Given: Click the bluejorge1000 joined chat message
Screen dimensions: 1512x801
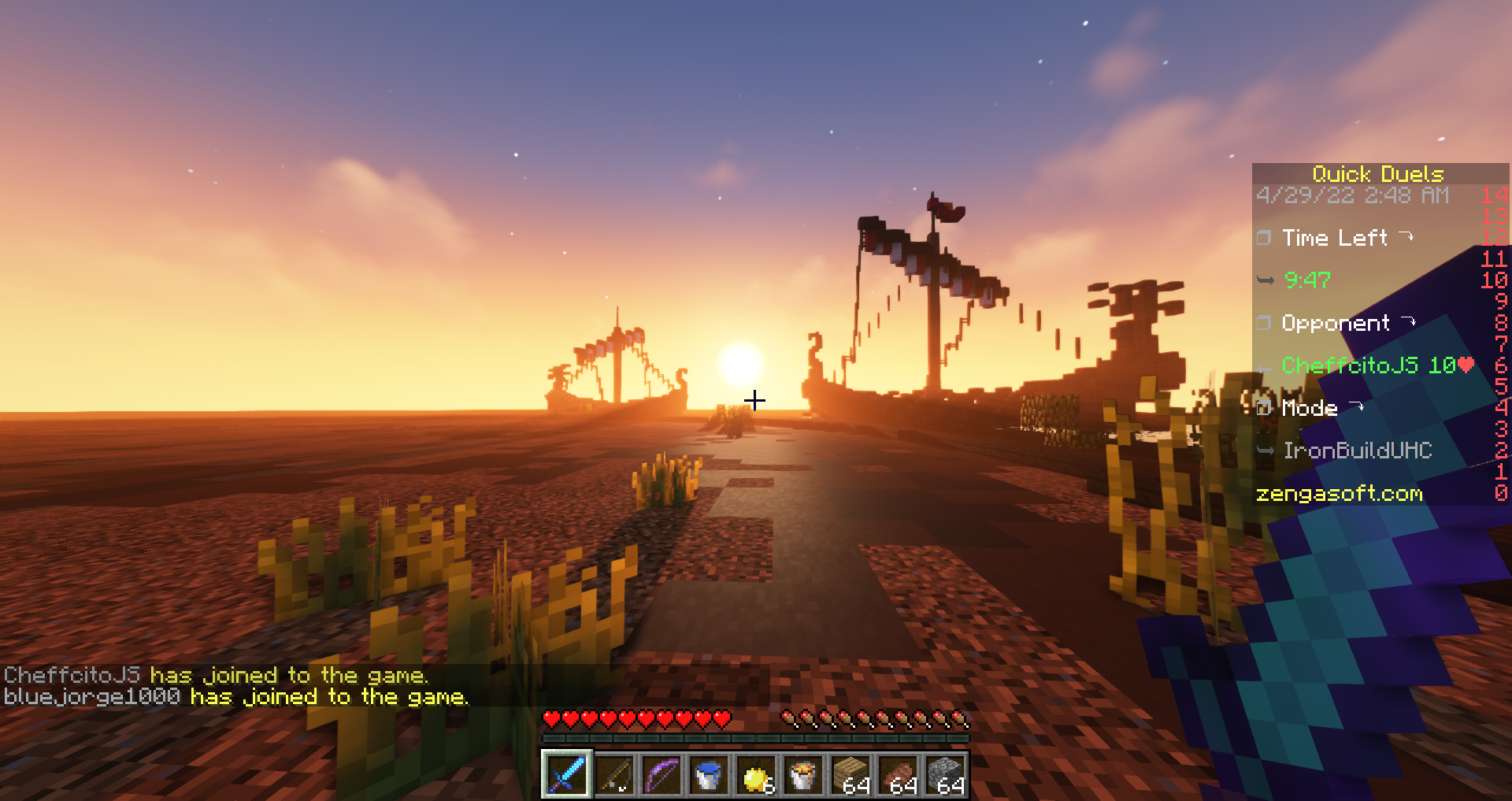Looking at the screenshot, I should [x=235, y=697].
